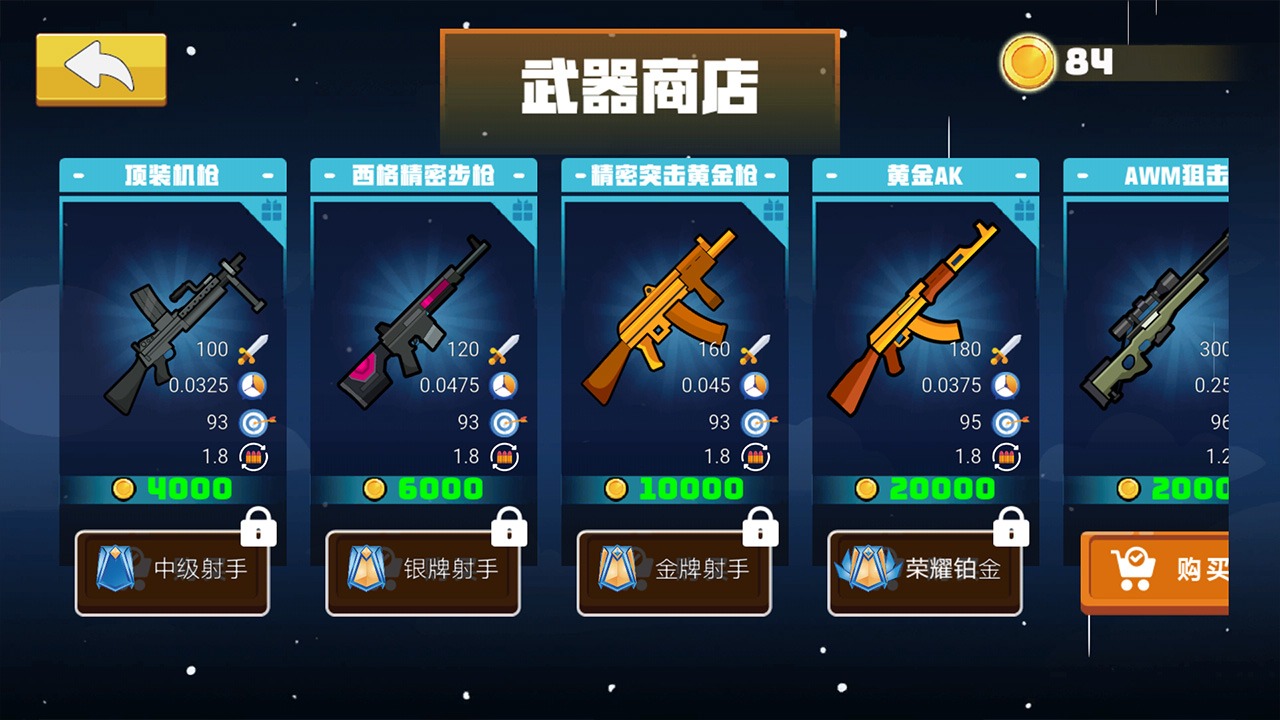This screenshot has width=1280, height=720.
Task: Click the padlock icon above 银牌射手
Action: [509, 526]
